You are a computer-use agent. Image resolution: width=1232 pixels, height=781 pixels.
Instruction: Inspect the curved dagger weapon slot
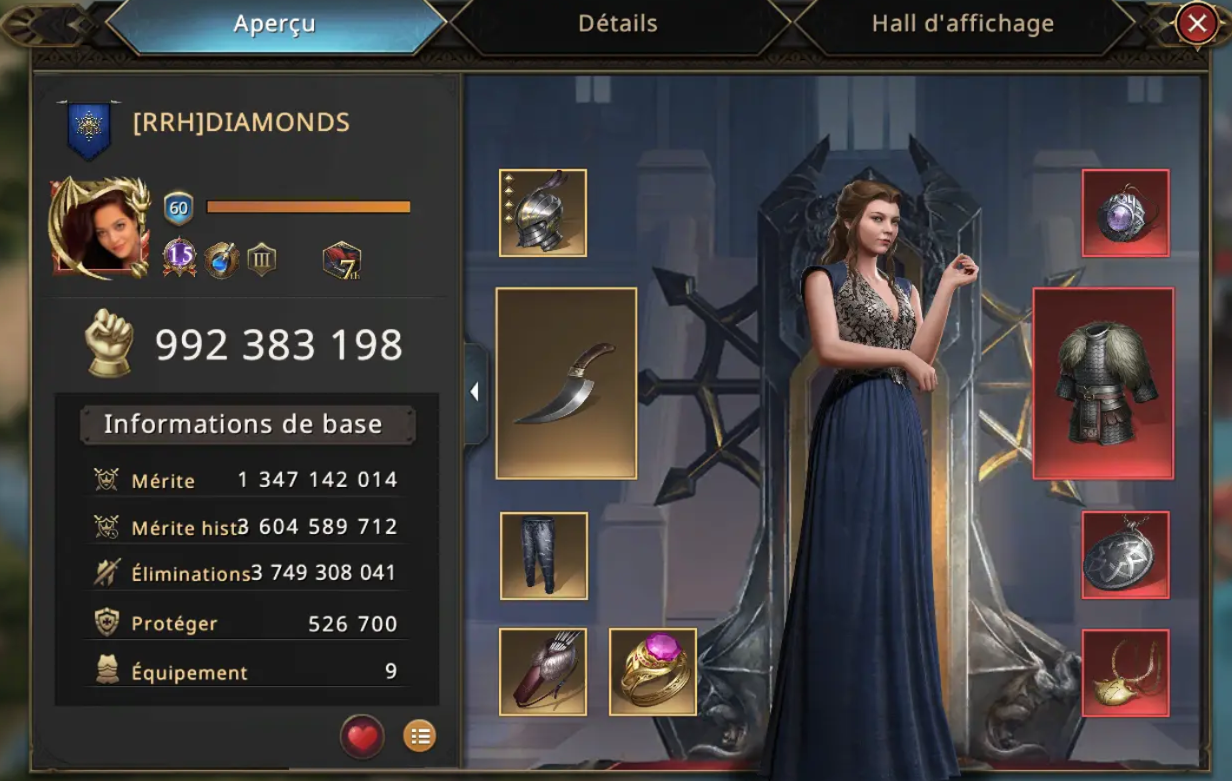[x=566, y=383]
